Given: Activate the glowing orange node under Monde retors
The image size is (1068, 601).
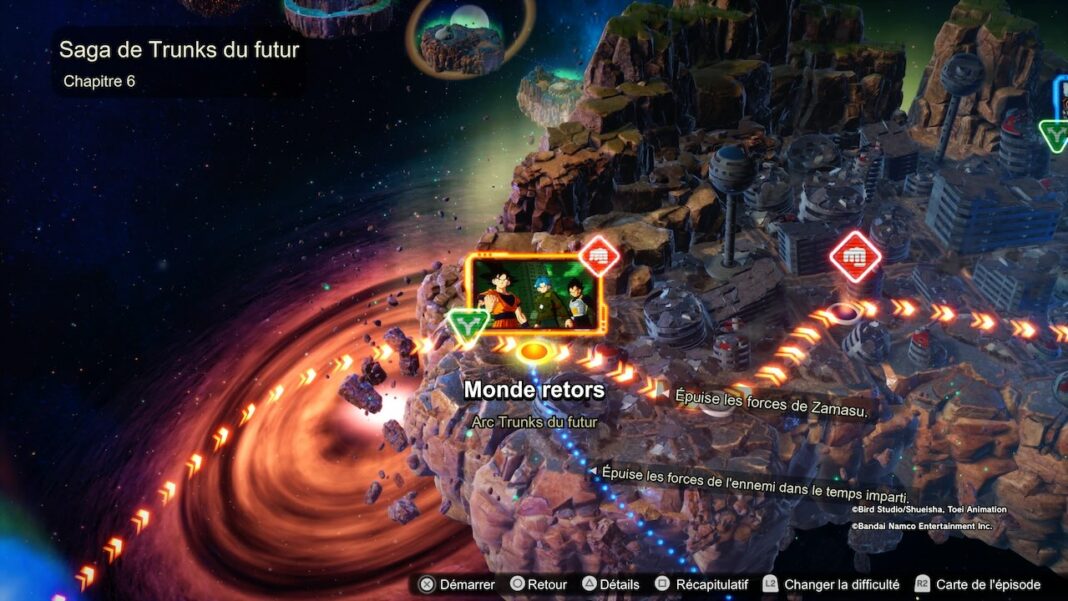Looking at the screenshot, I should (535, 352).
